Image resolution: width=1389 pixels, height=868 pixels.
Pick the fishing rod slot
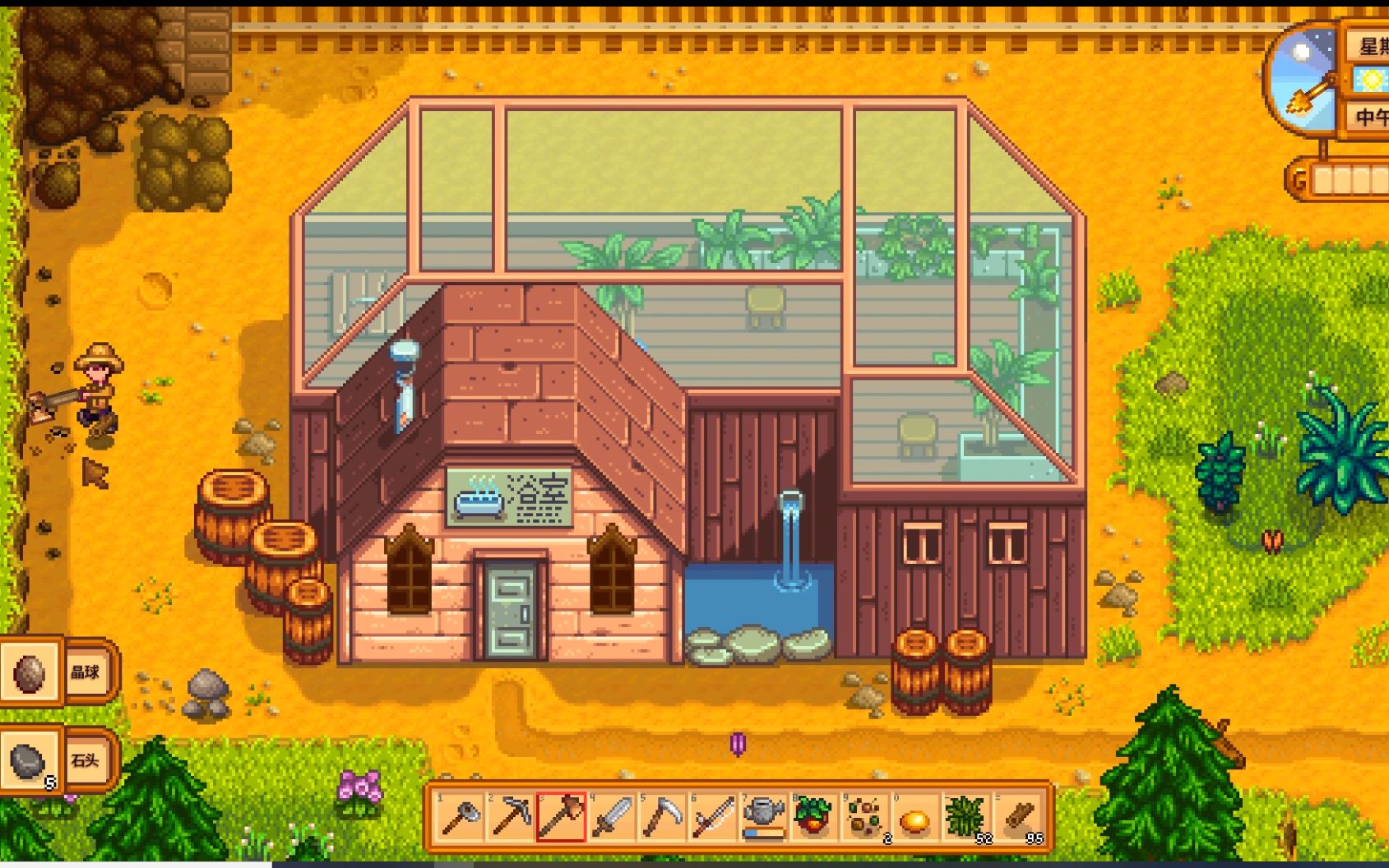(x=714, y=818)
